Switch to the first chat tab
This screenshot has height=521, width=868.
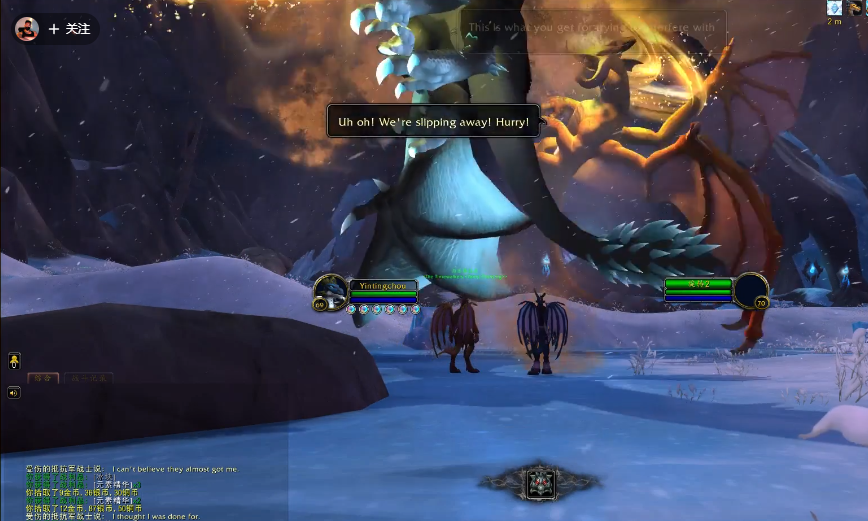[x=42, y=378]
